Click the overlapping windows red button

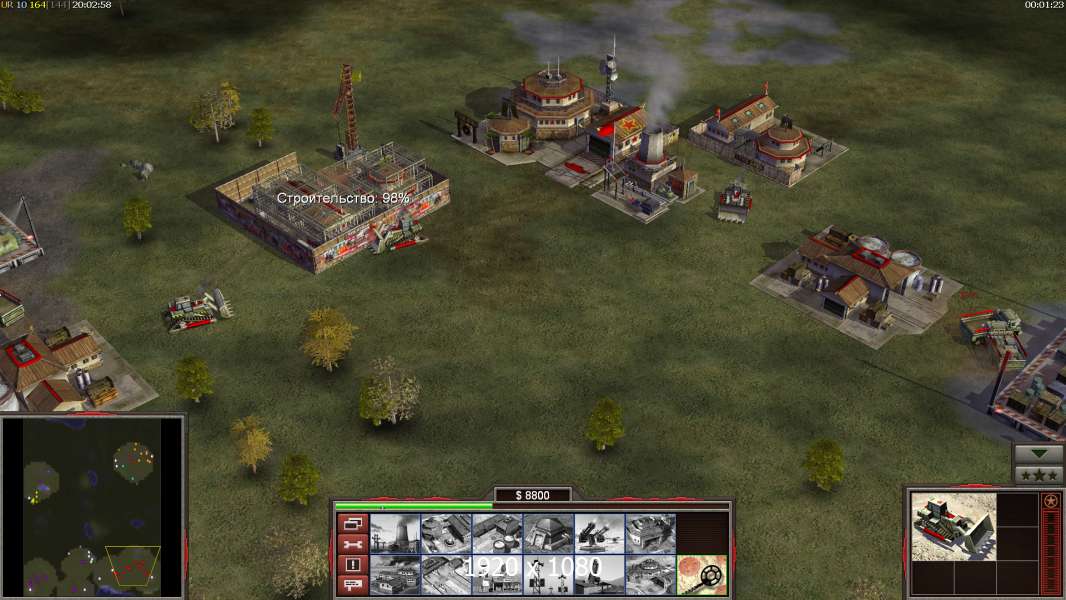(352, 523)
